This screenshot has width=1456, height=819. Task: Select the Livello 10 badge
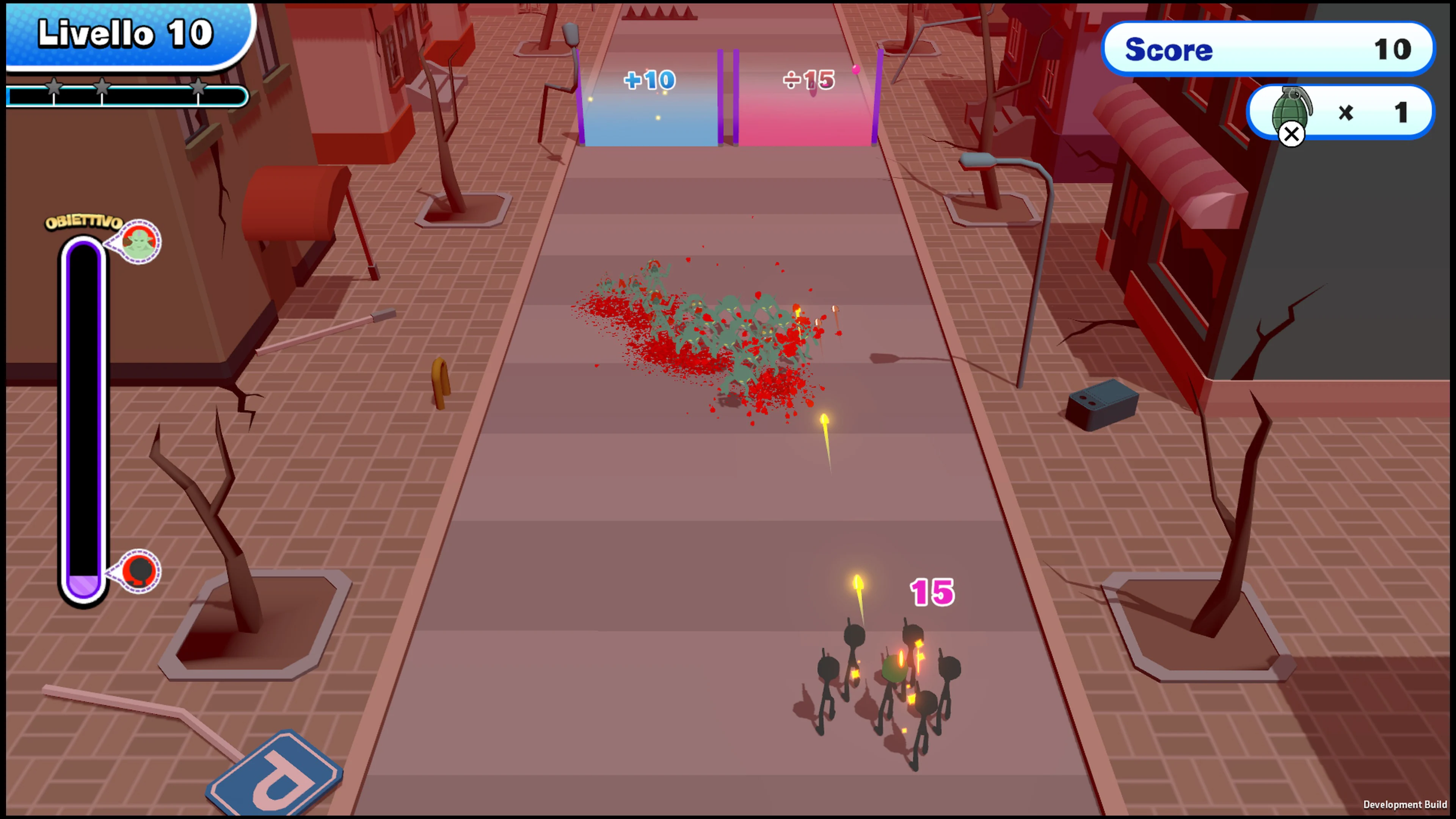126,32
